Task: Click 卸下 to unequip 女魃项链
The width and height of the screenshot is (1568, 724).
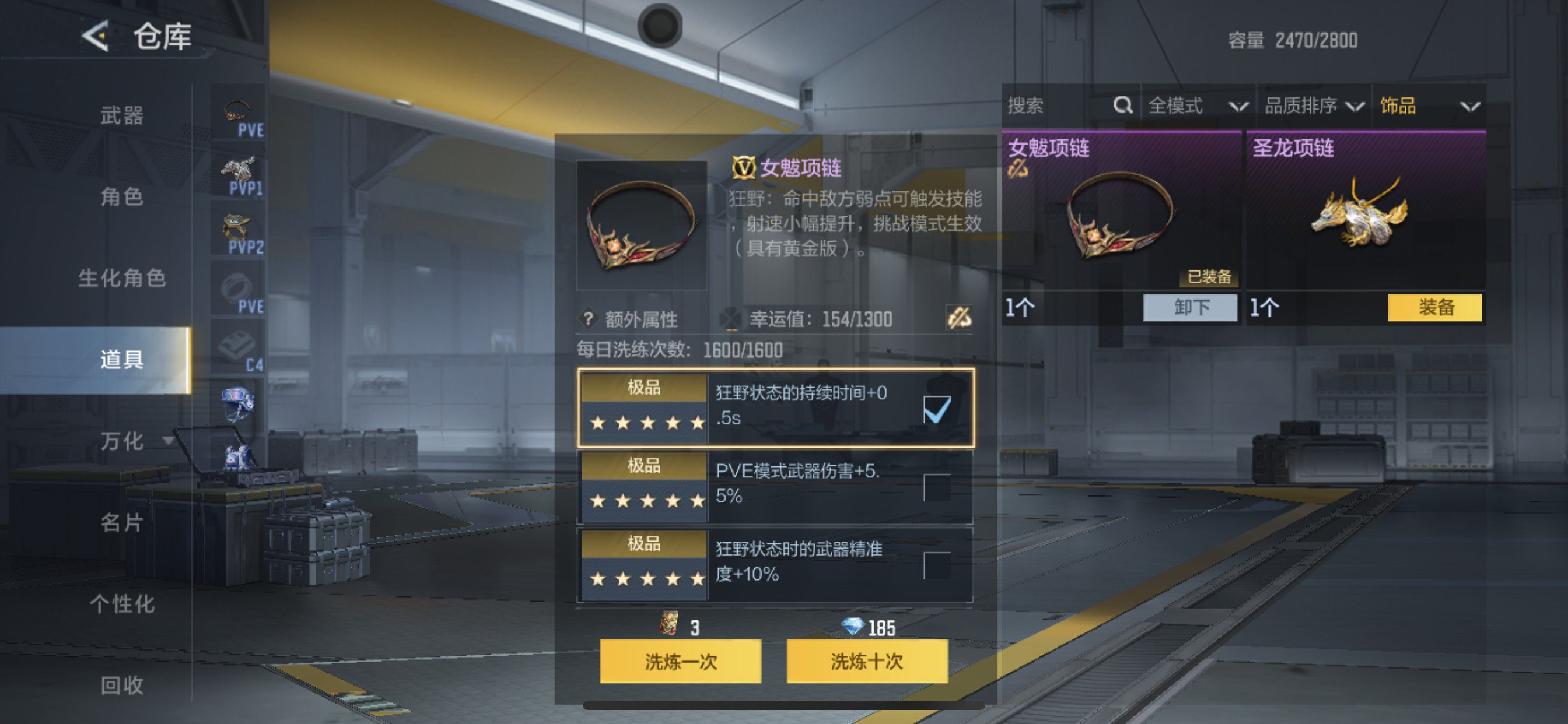Action: 1189,308
